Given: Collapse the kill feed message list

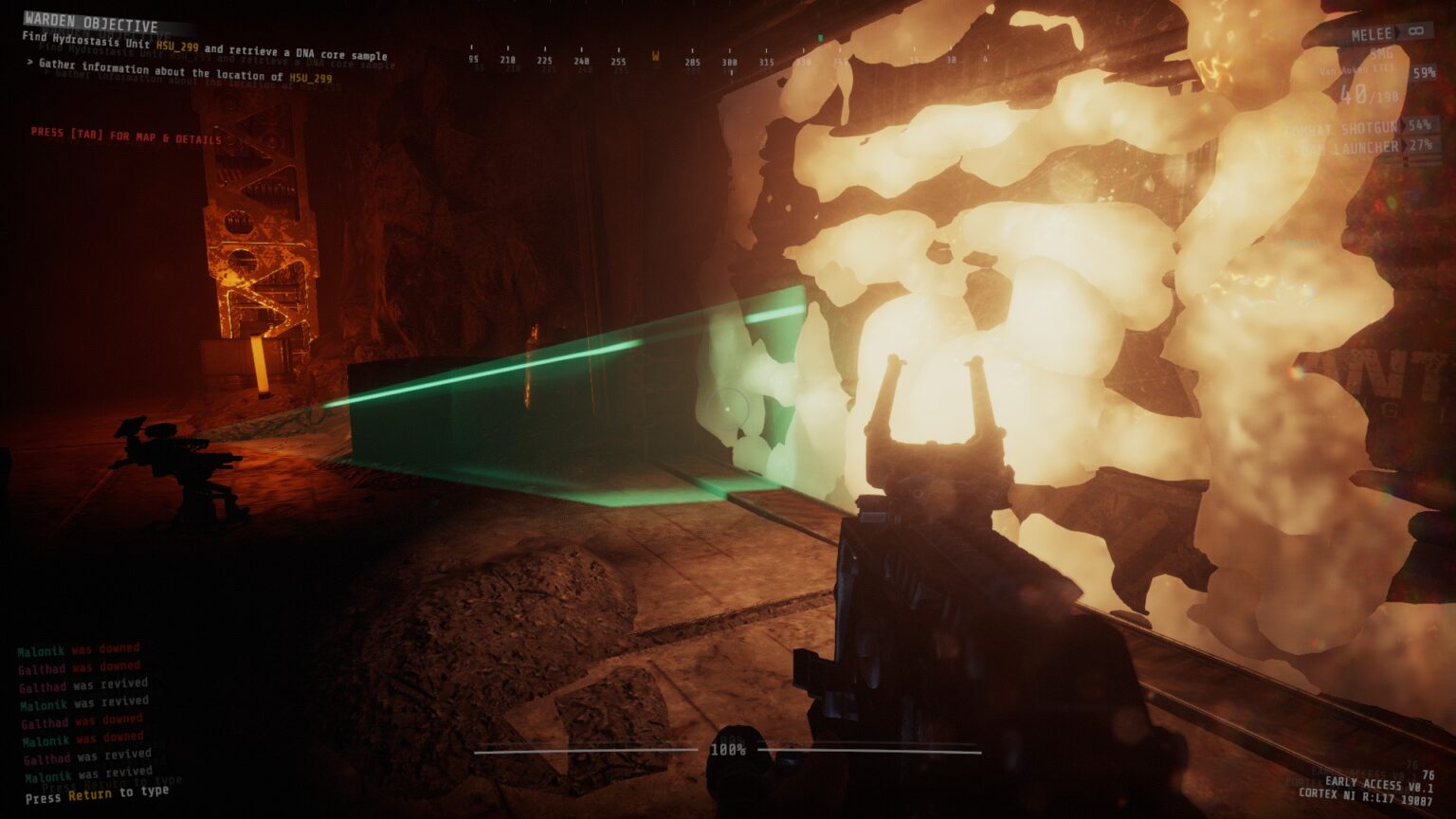Looking at the screenshot, I should [81, 703].
